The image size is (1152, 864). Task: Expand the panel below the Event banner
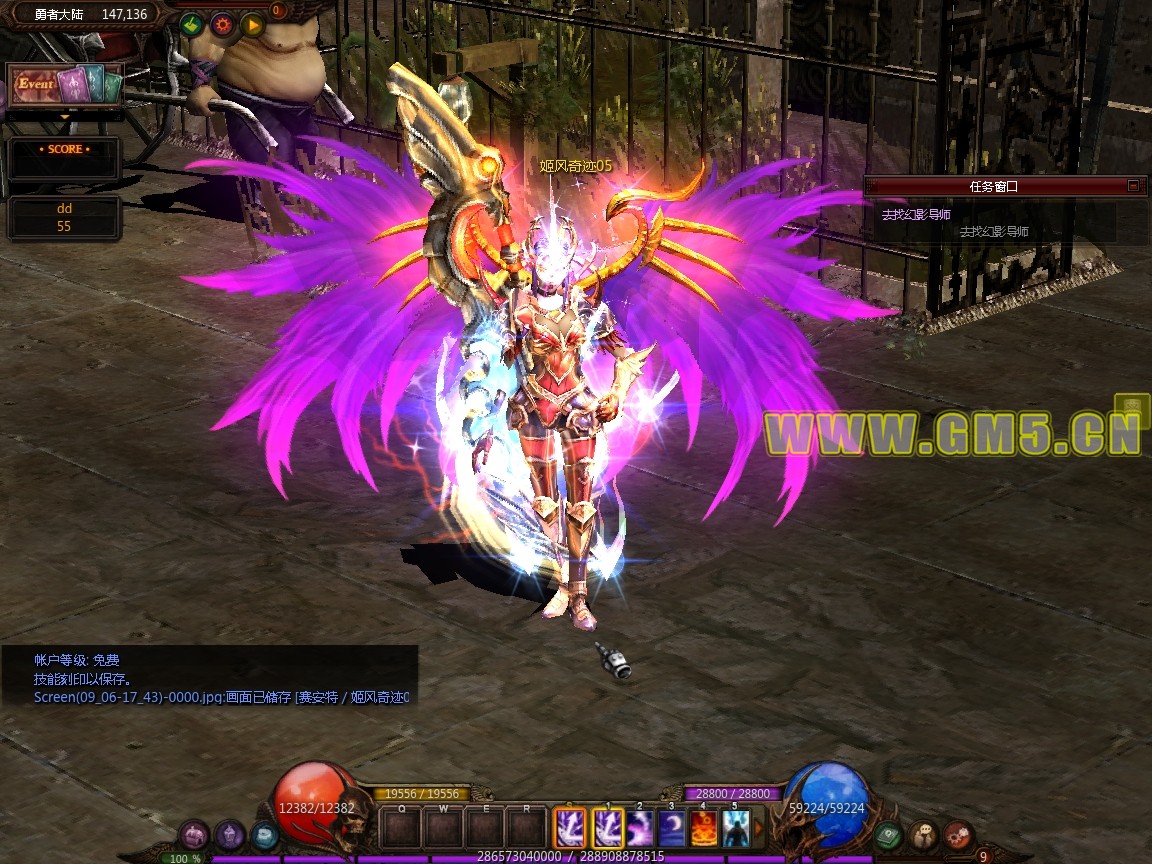(x=65, y=117)
